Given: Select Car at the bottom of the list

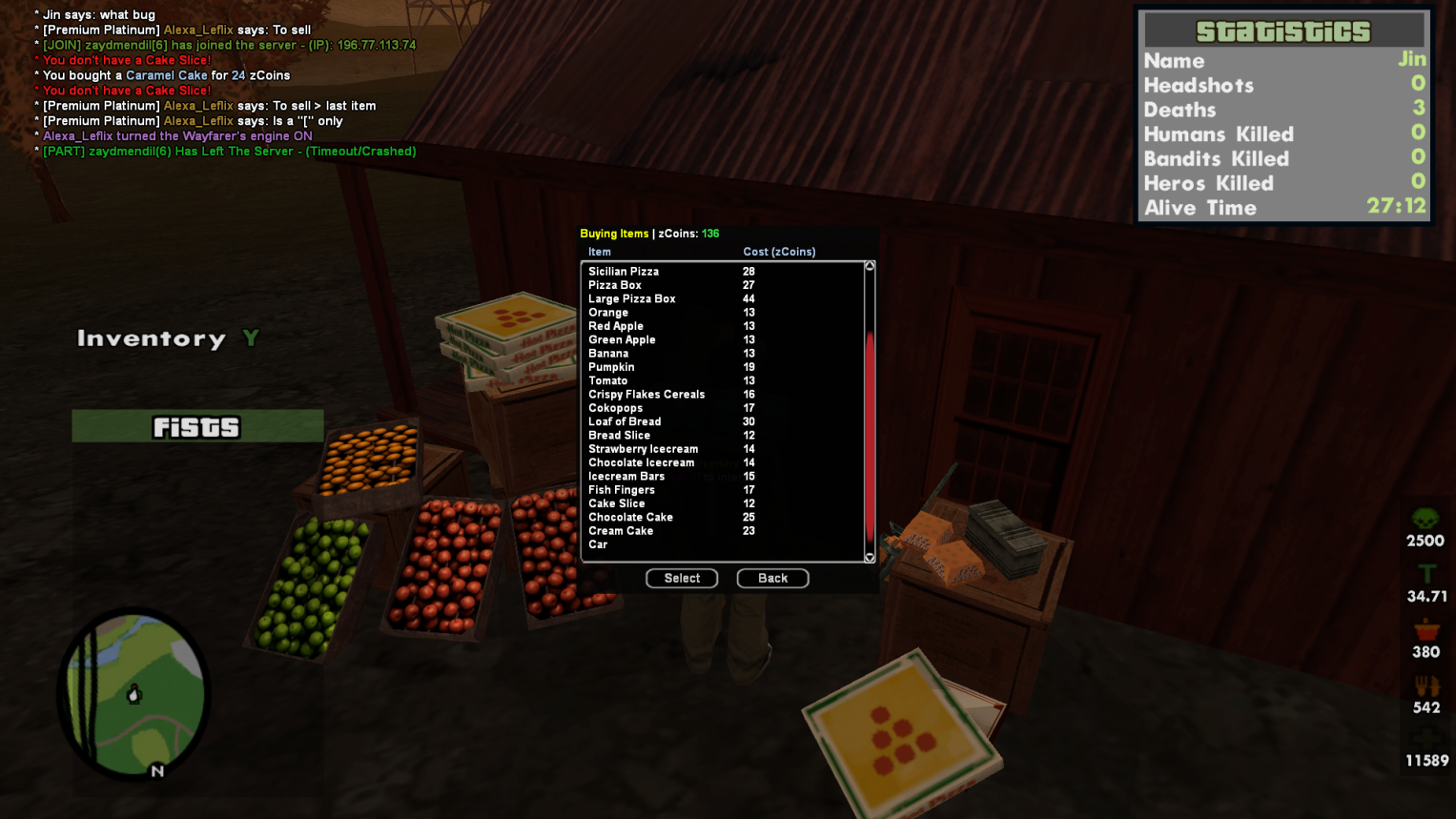Looking at the screenshot, I should point(598,544).
